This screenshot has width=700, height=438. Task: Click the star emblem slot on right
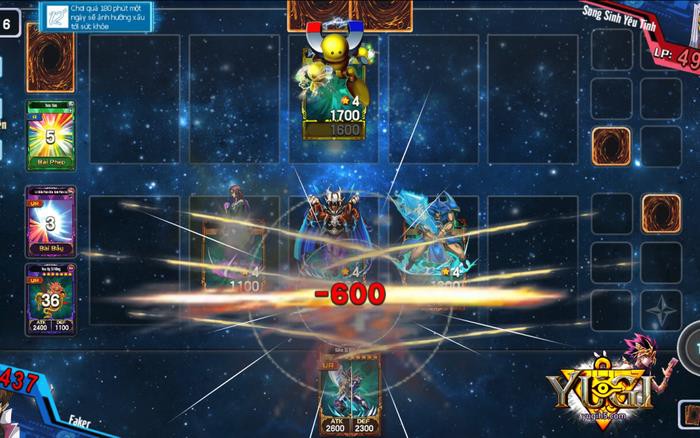pyautogui.click(x=659, y=310)
